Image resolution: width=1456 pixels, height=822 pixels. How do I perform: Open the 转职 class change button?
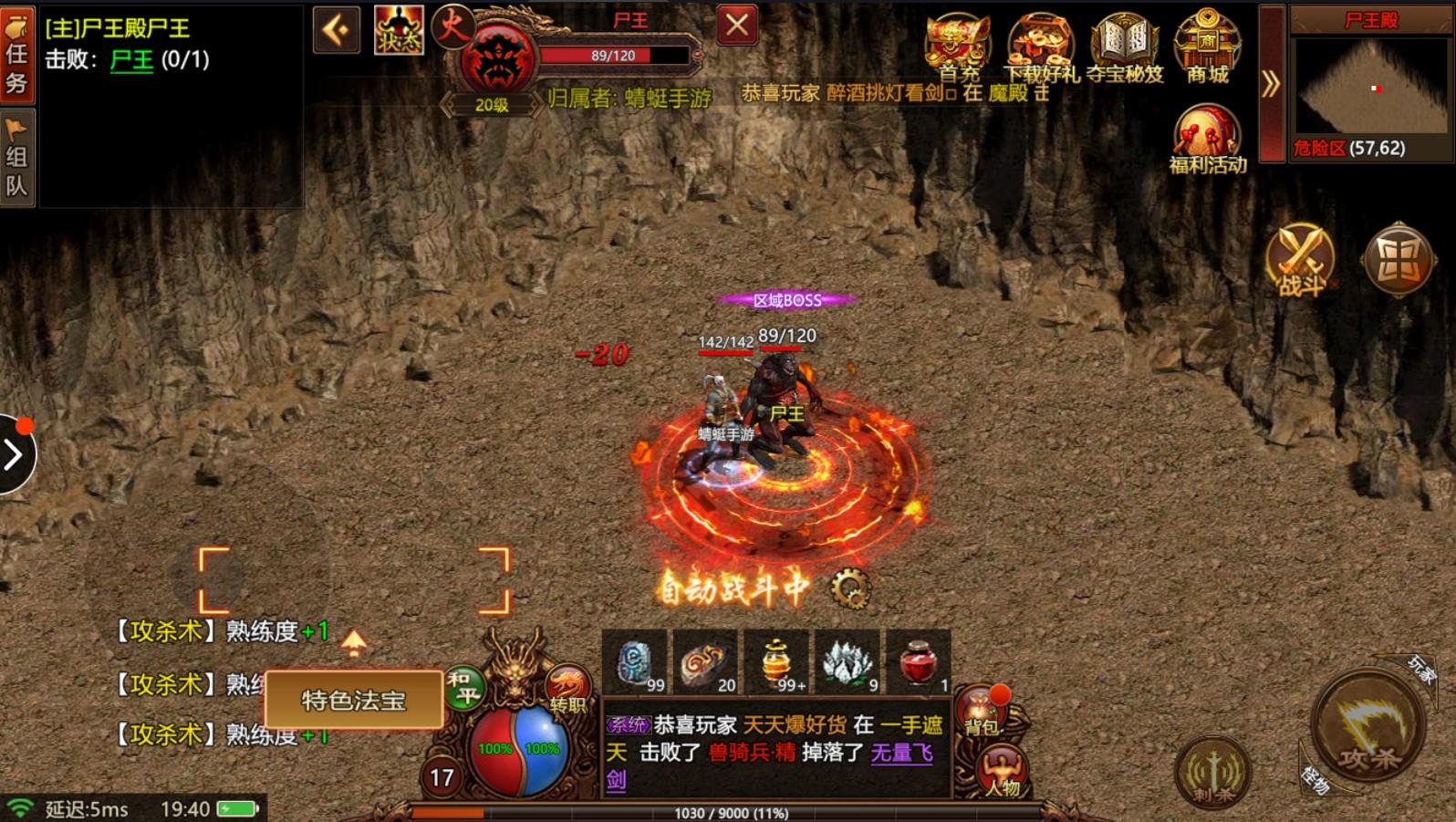click(566, 691)
